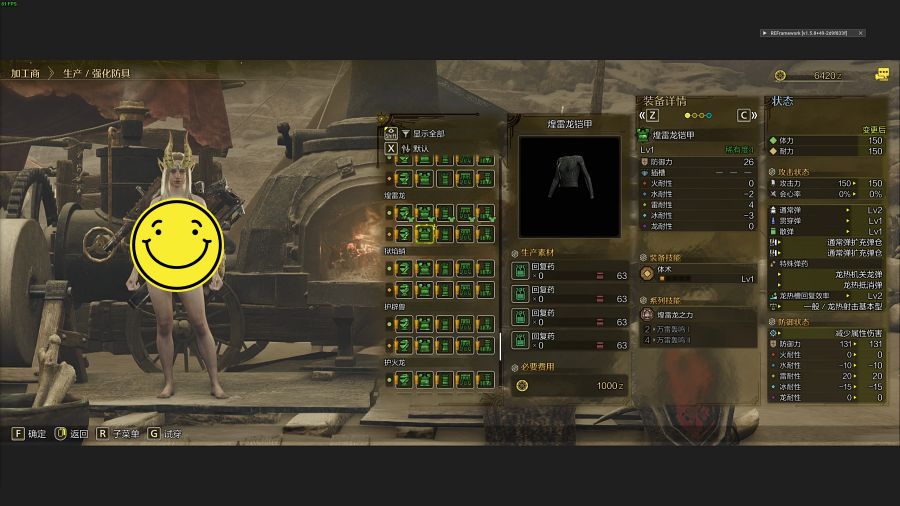Select the highlighted 煌雷龙 chest armor
The width and height of the screenshot is (900, 506).
(424, 235)
